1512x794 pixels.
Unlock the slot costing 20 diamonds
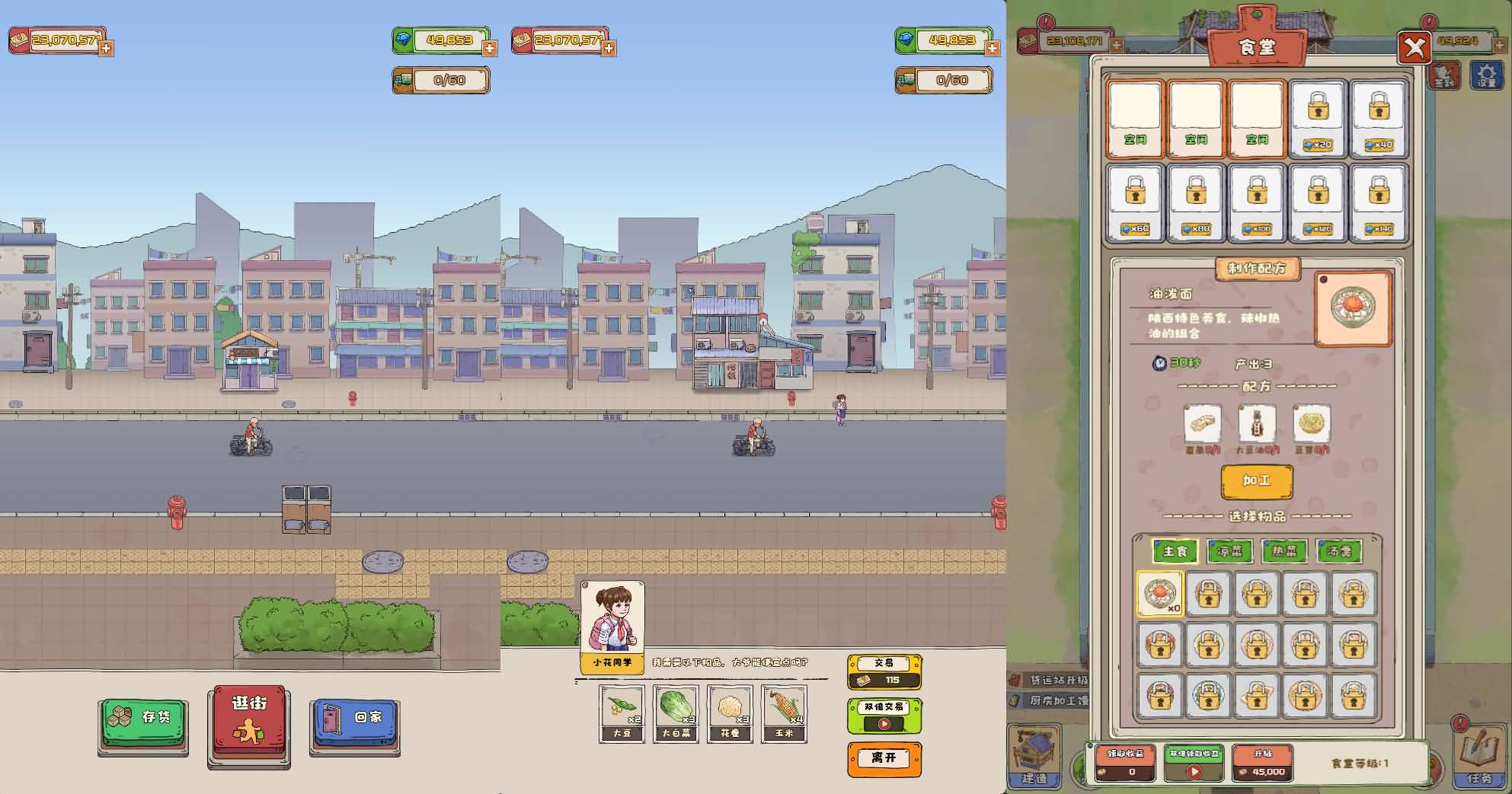pos(1318,119)
